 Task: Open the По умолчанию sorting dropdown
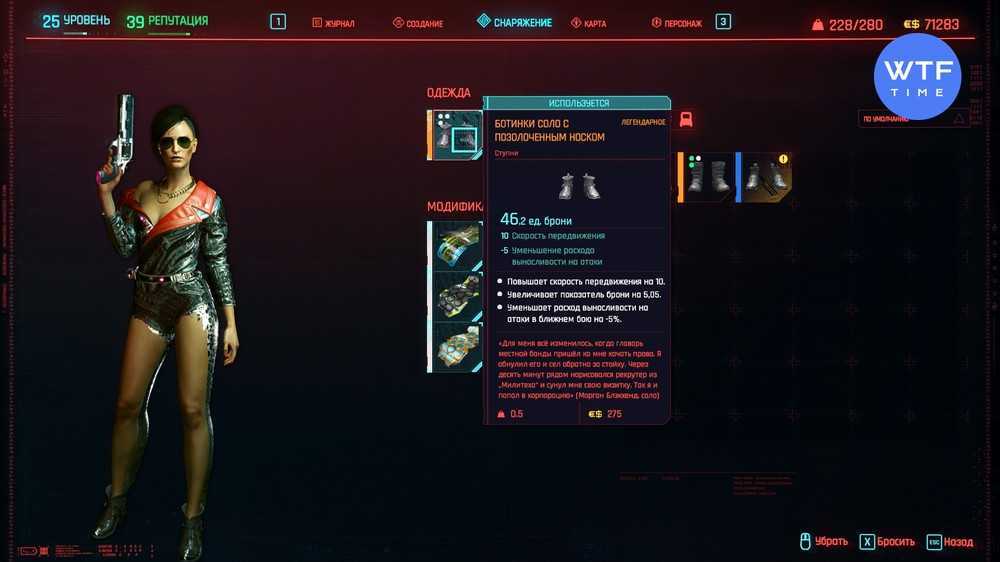coord(915,118)
